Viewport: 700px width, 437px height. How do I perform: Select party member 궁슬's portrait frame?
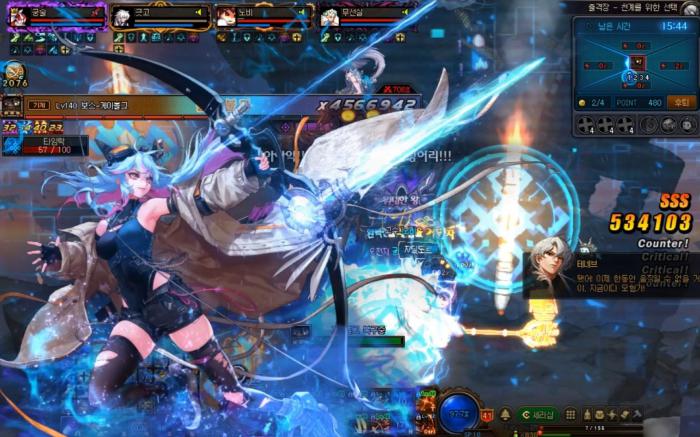[x=20, y=17]
